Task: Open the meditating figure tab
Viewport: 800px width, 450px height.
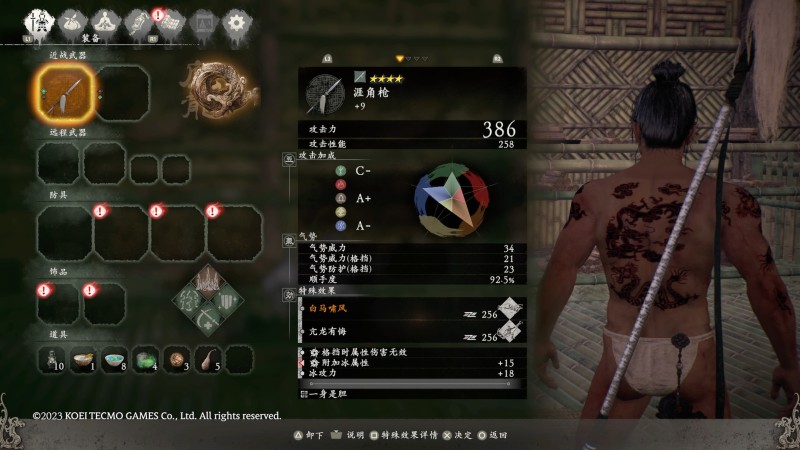Action: click(x=105, y=21)
